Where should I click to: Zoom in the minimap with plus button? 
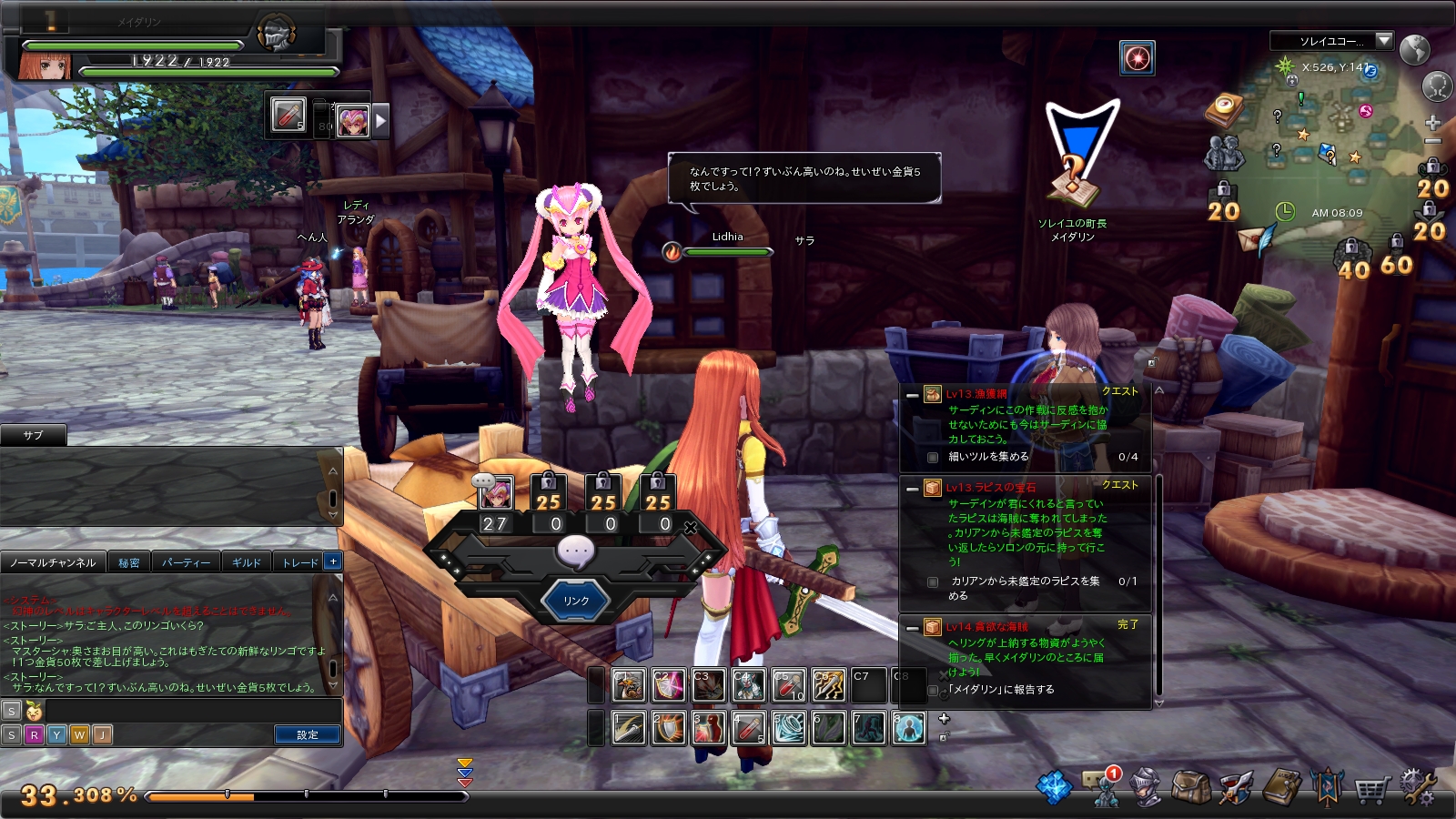pos(1432,122)
